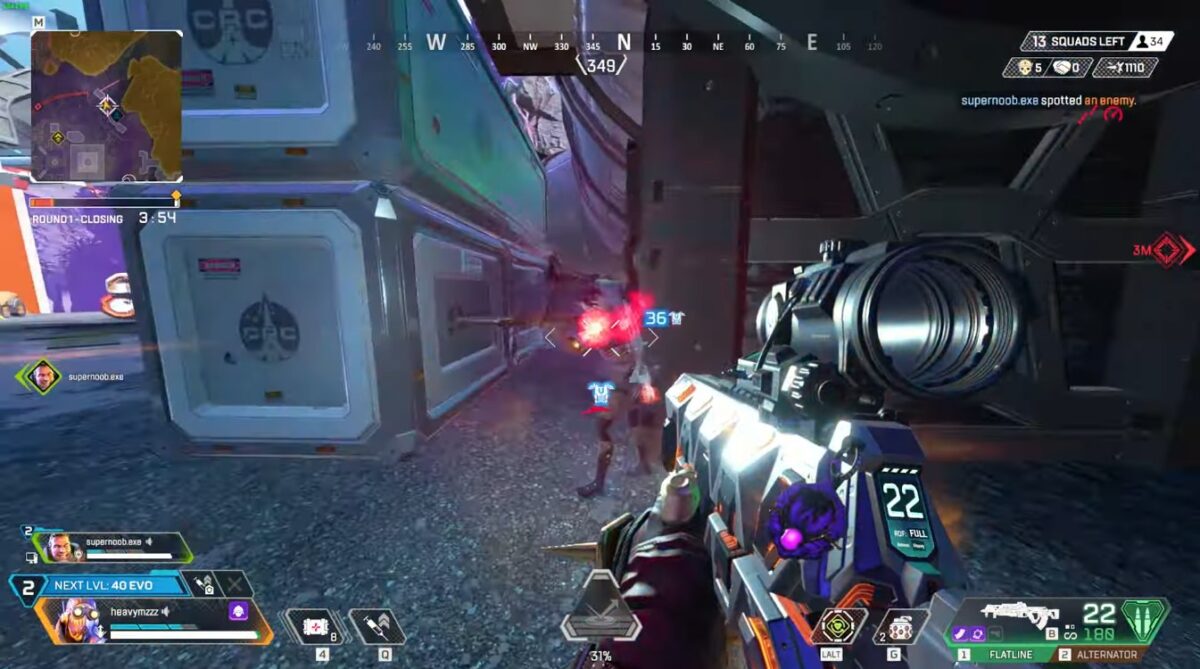Activate the syringe tactical ability
The image size is (1200, 669).
tap(377, 627)
